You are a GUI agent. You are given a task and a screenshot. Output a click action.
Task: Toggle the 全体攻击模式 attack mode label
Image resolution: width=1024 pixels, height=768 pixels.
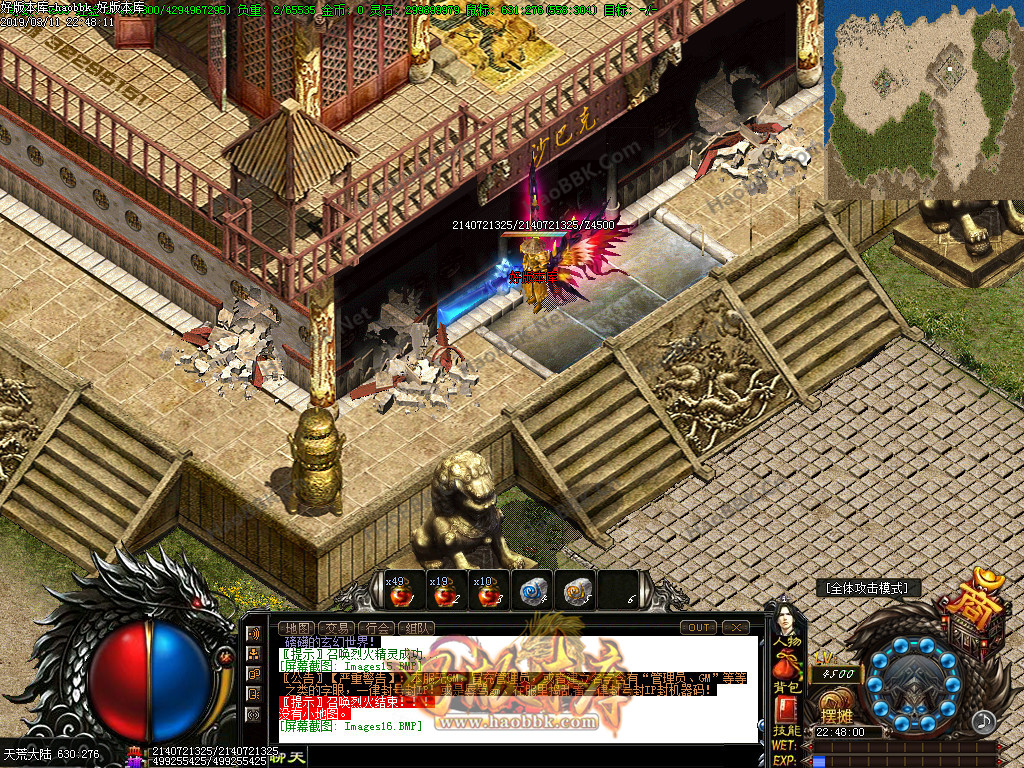click(867, 588)
